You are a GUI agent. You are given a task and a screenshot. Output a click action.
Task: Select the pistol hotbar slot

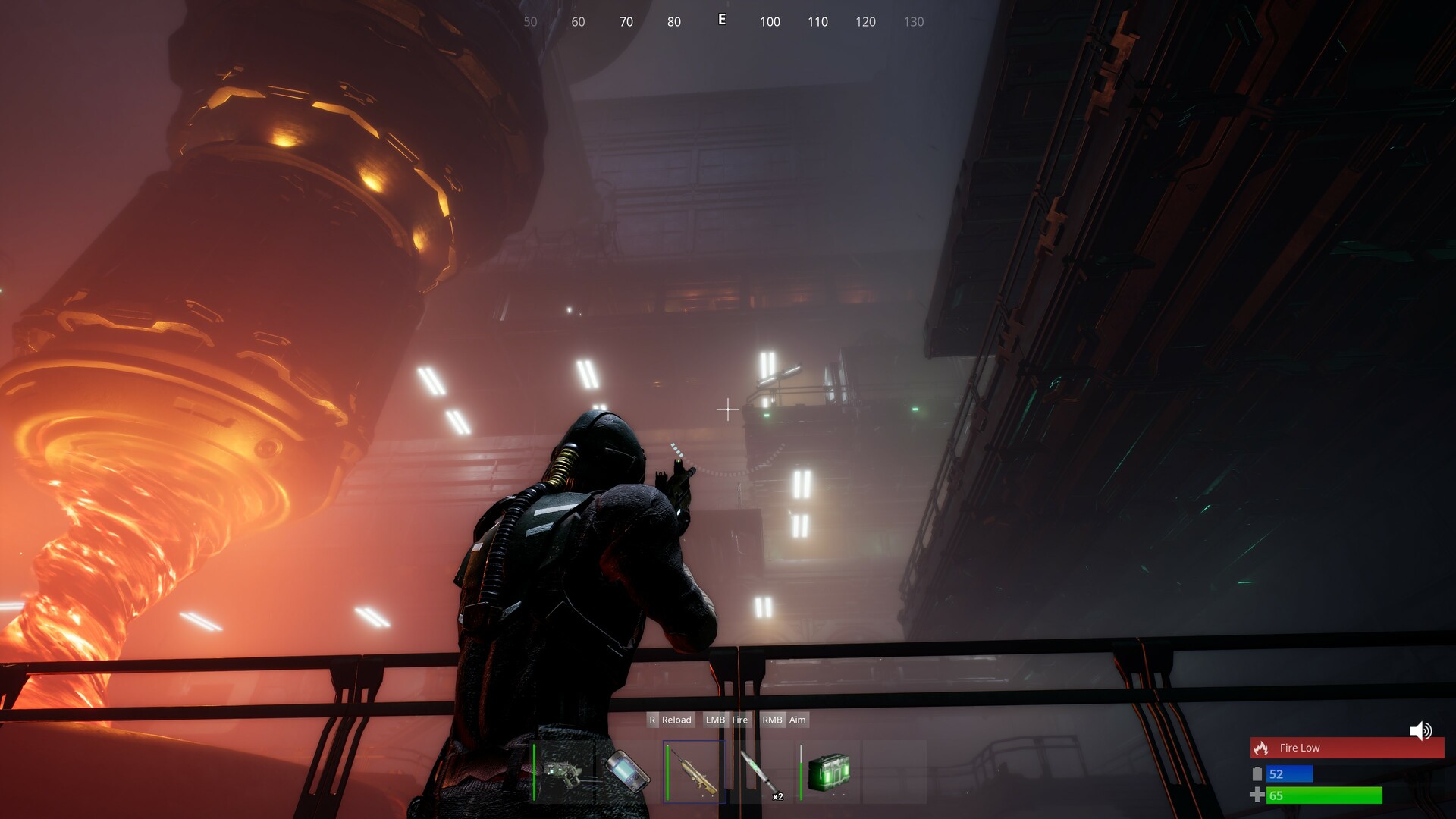tap(563, 773)
